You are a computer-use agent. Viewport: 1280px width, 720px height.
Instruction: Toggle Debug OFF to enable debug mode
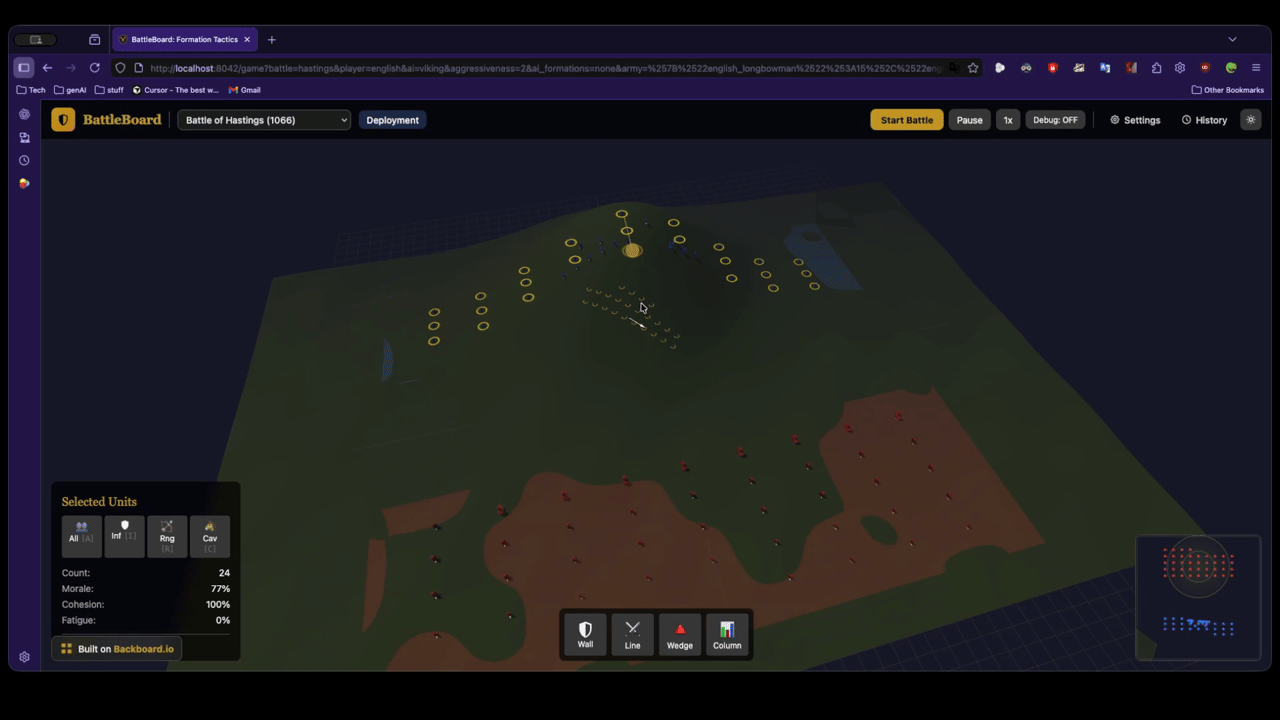[x=1055, y=119]
